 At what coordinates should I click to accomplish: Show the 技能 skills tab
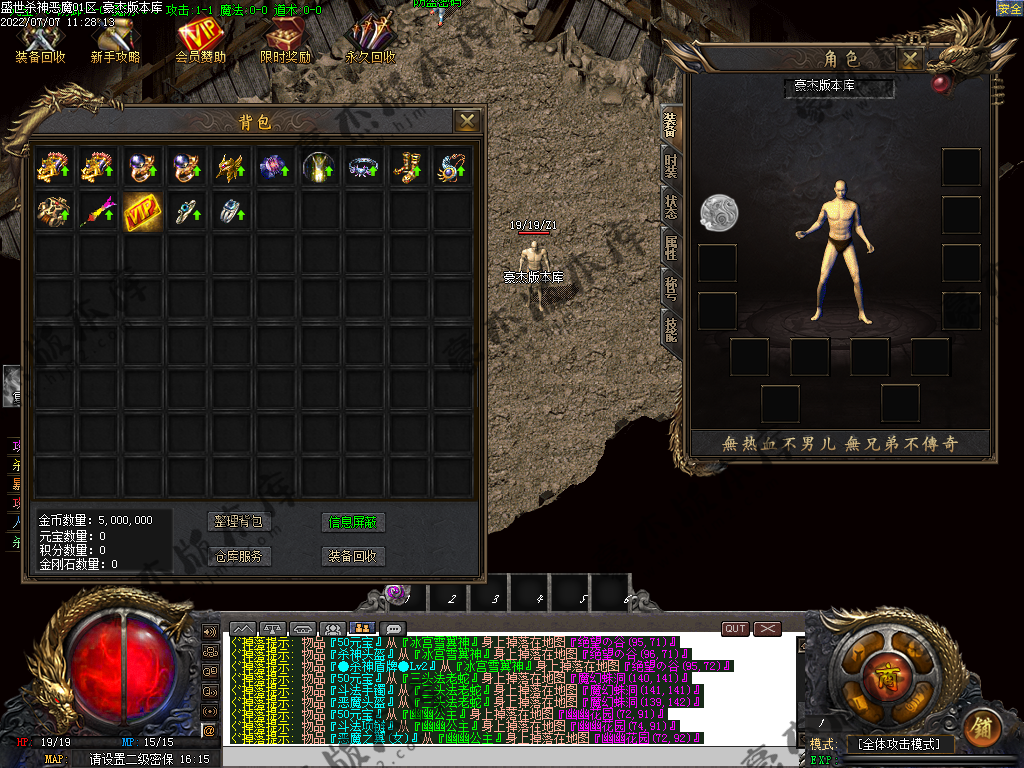pyautogui.click(x=671, y=328)
